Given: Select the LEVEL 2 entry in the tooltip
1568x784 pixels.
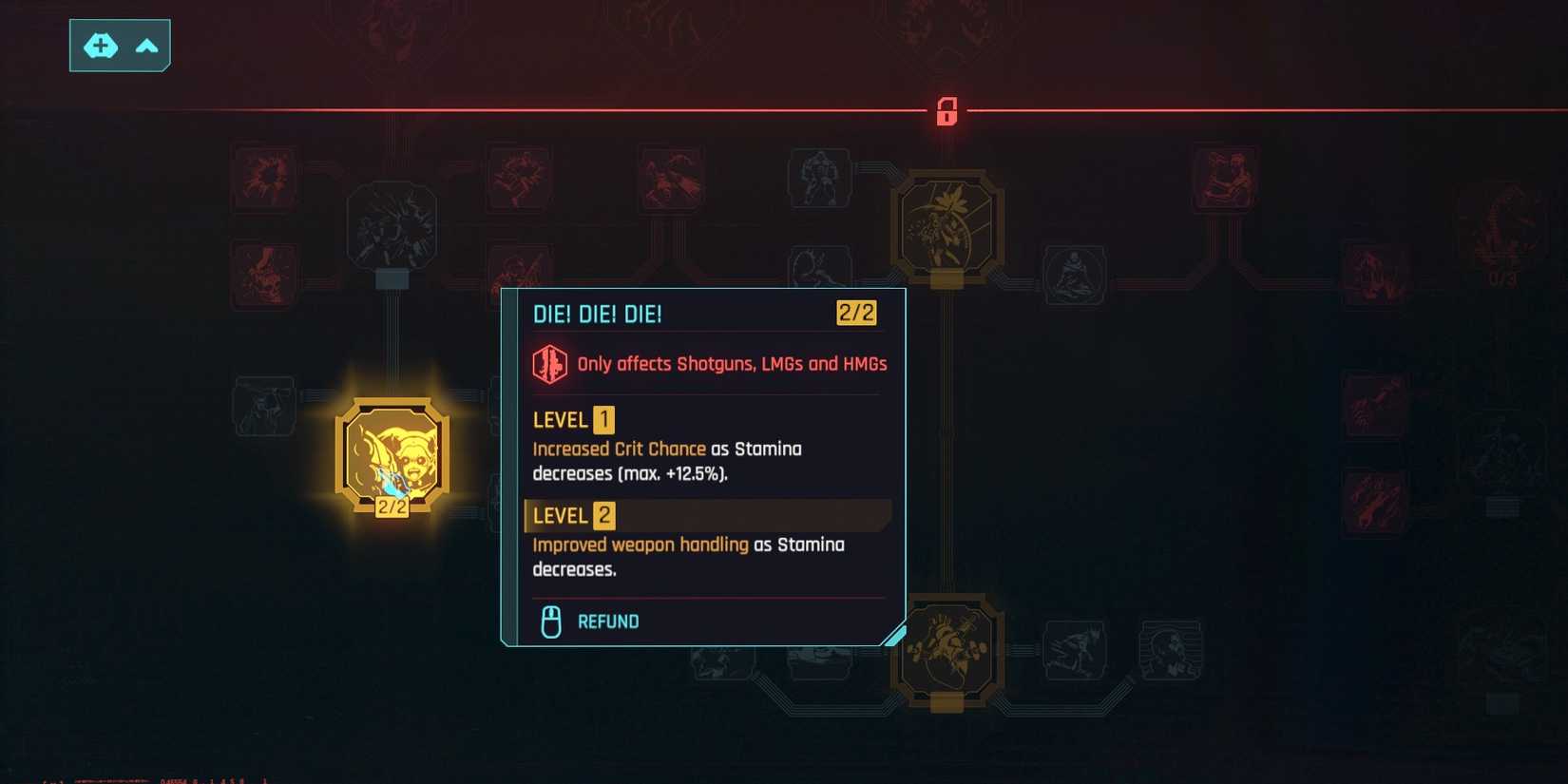Looking at the screenshot, I should (x=570, y=516).
